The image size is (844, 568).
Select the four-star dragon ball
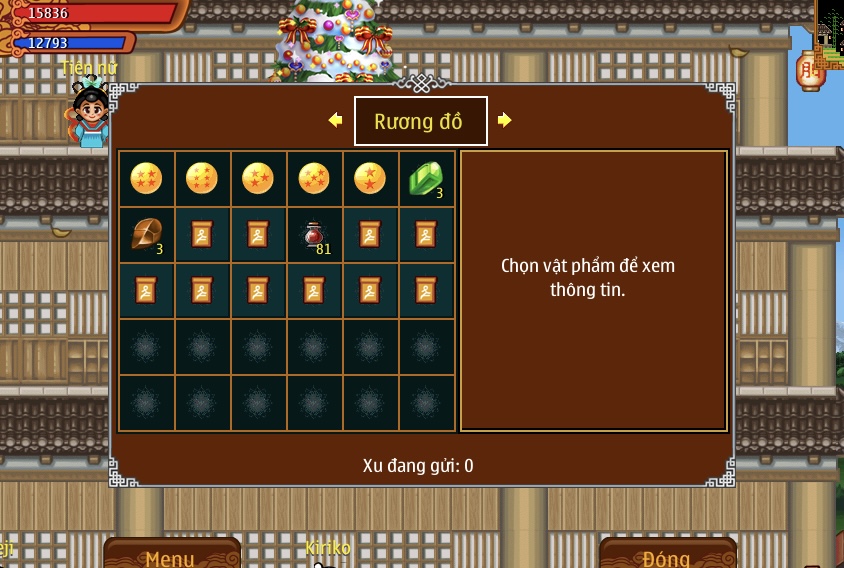pos(146,179)
